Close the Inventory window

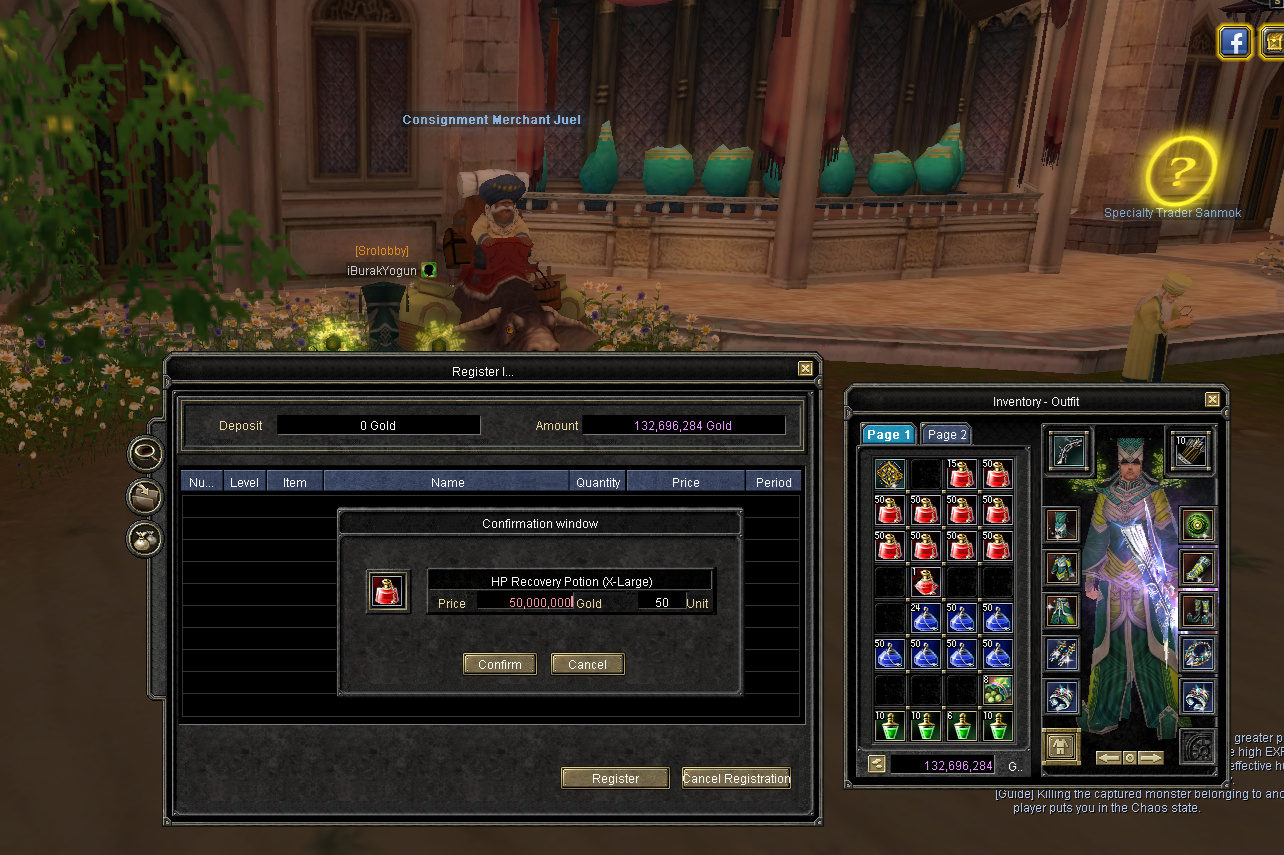(1212, 400)
